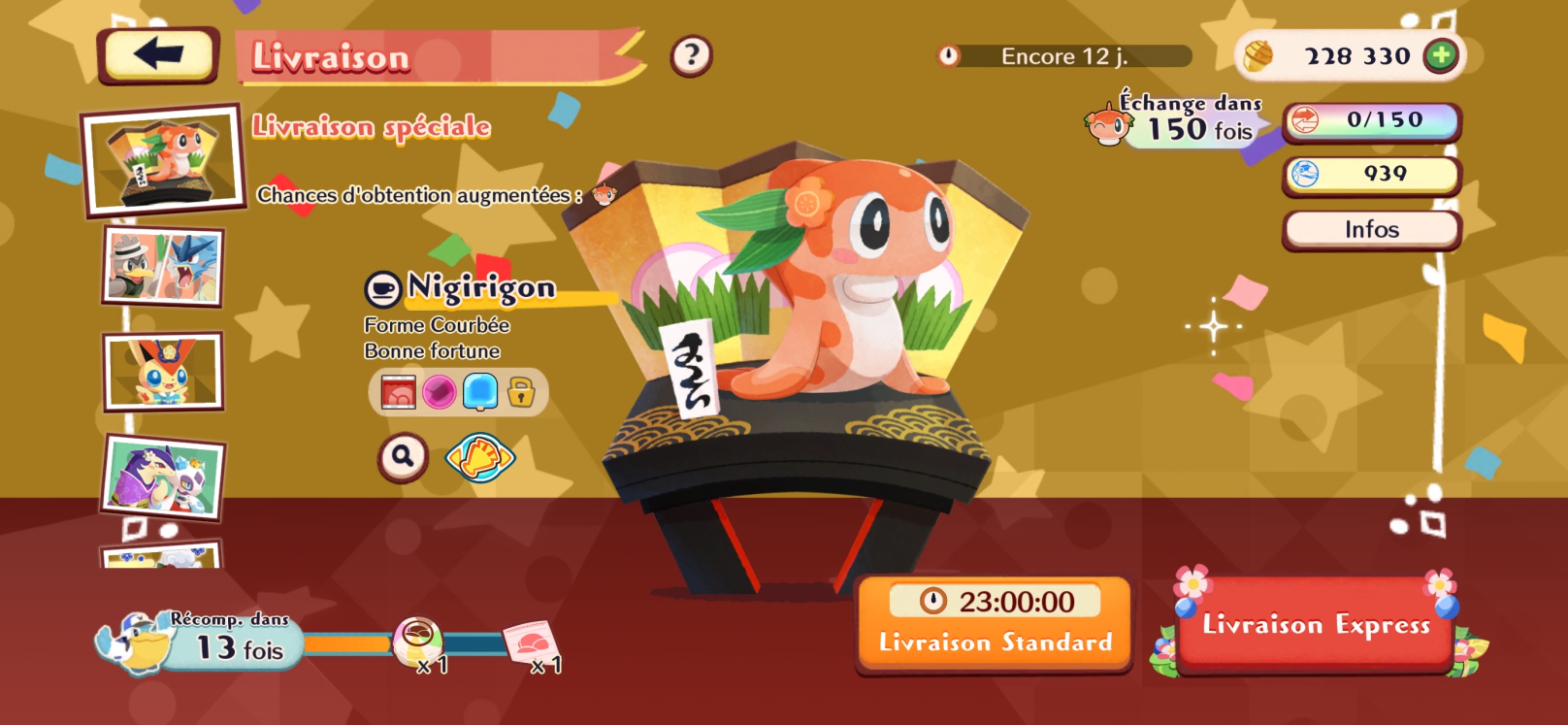1568x725 pixels.
Task: Tap the padlock icon in Nigirigon's item row
Action: [521, 392]
